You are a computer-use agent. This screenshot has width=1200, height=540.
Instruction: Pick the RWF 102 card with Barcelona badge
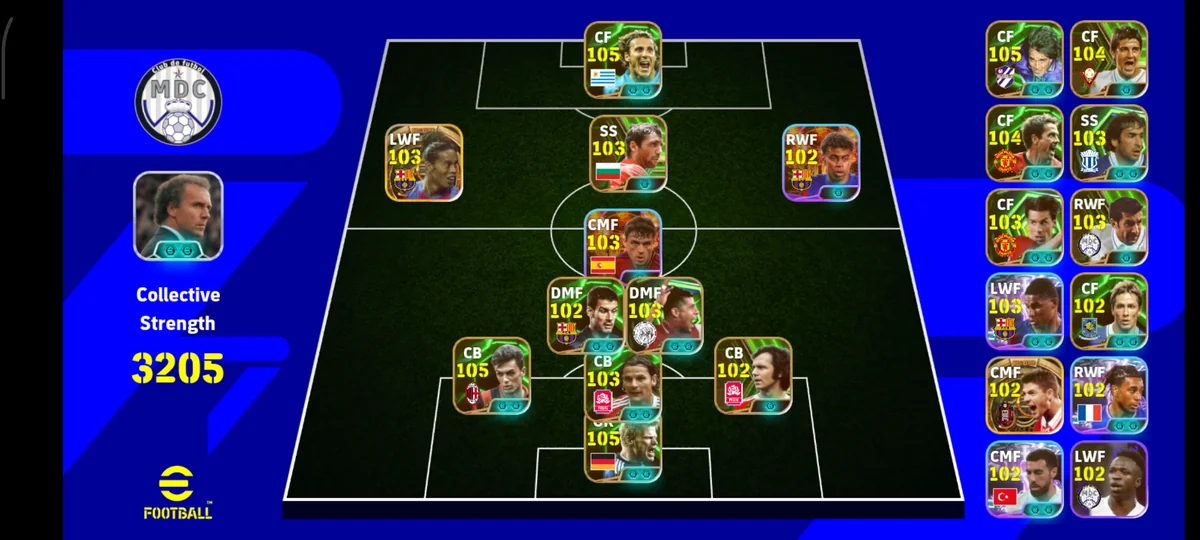821,162
